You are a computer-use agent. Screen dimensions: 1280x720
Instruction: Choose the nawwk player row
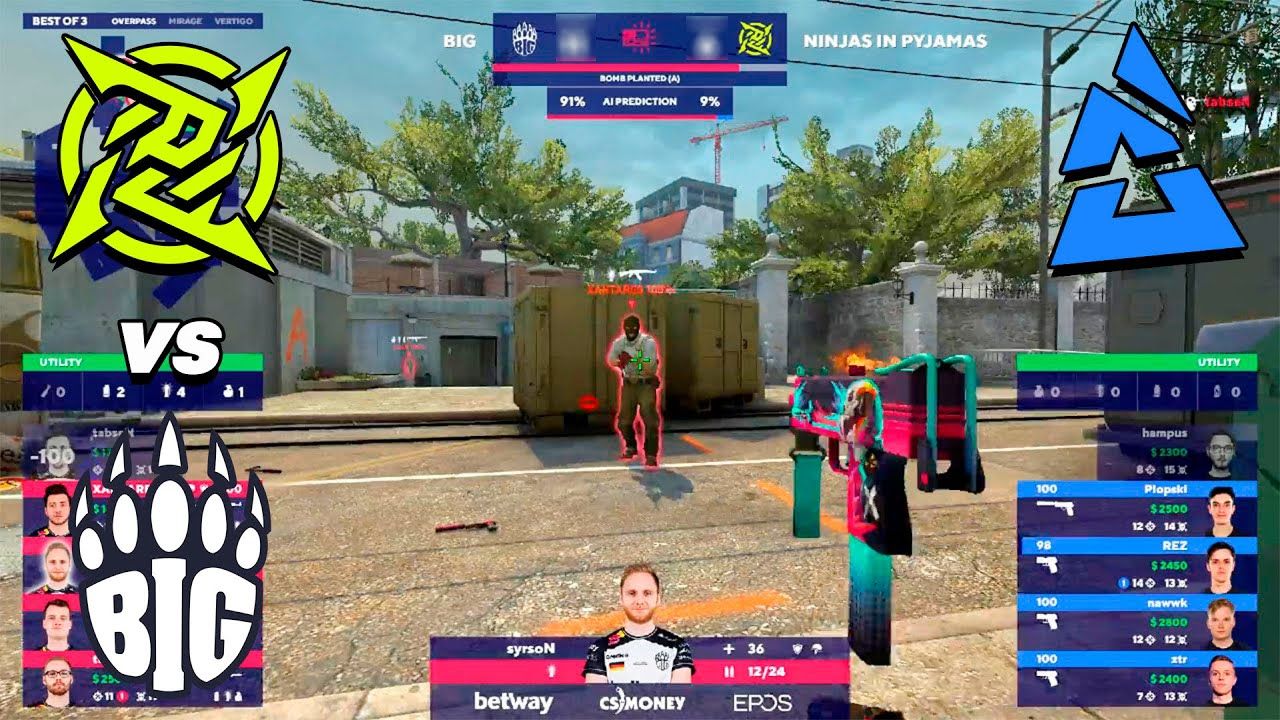coord(1138,622)
